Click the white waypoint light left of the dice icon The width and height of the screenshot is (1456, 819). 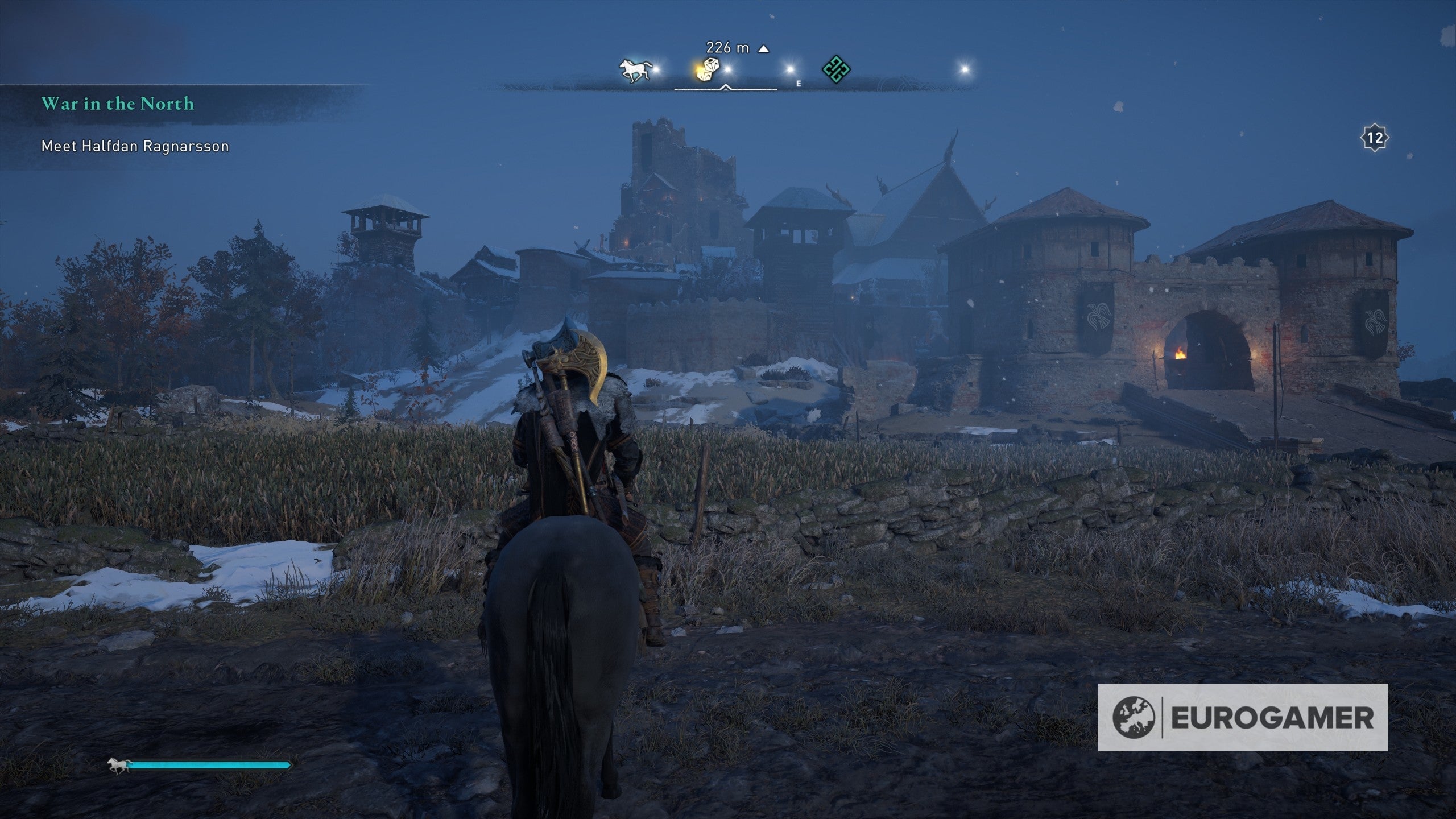pos(656,69)
